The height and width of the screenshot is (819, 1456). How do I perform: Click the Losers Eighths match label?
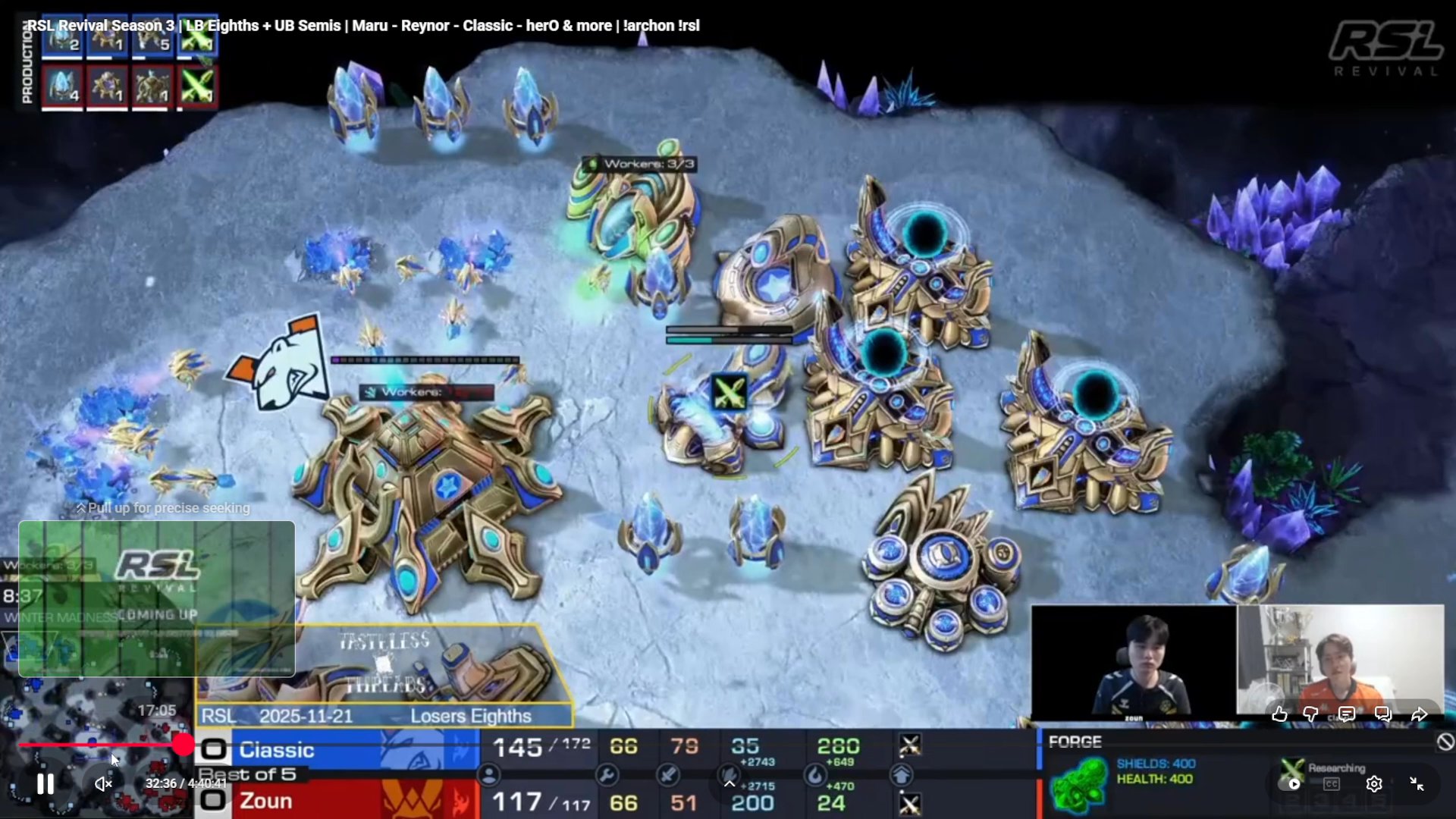[x=471, y=715]
